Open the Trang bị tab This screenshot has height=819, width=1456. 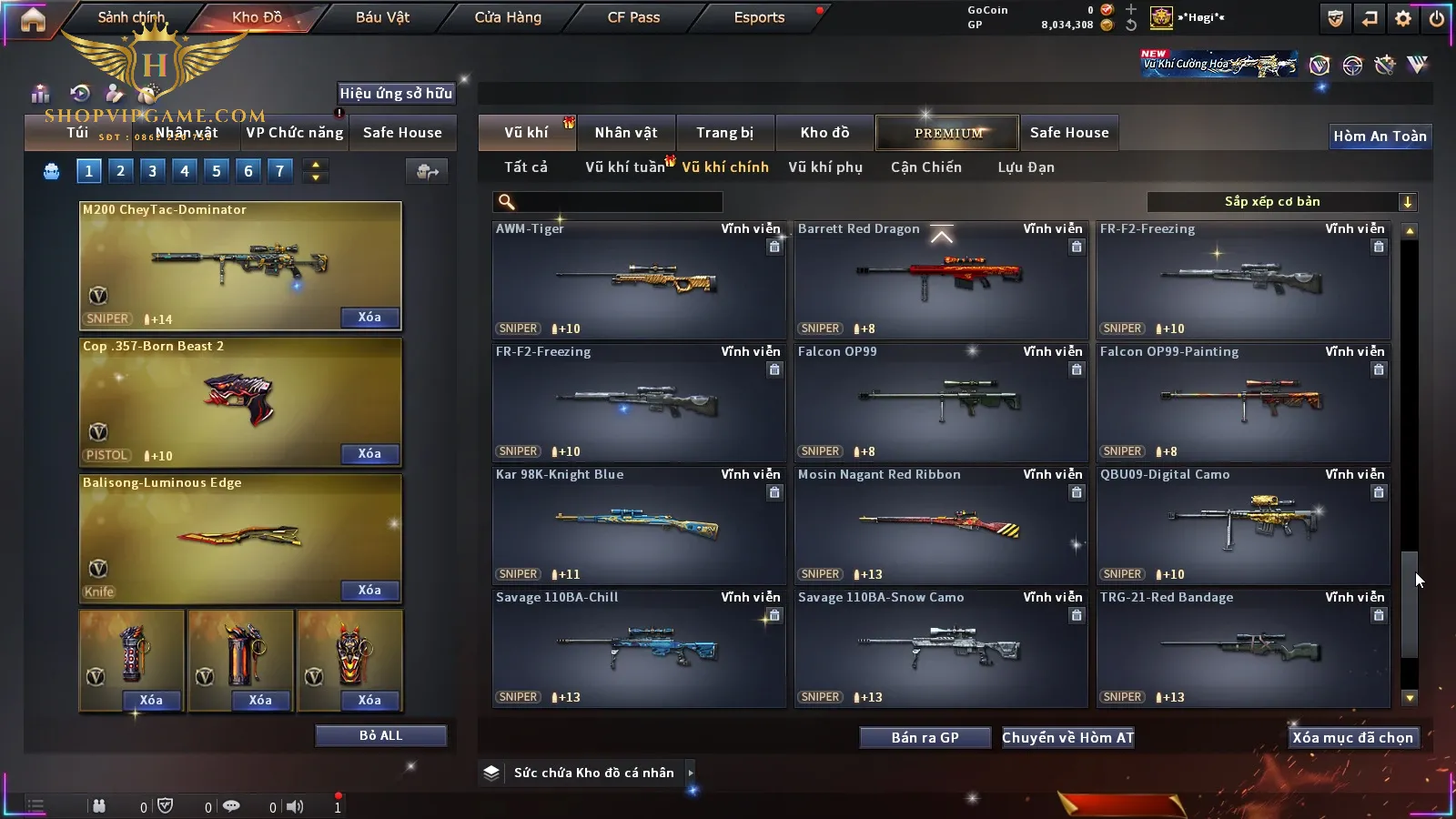[x=725, y=133]
